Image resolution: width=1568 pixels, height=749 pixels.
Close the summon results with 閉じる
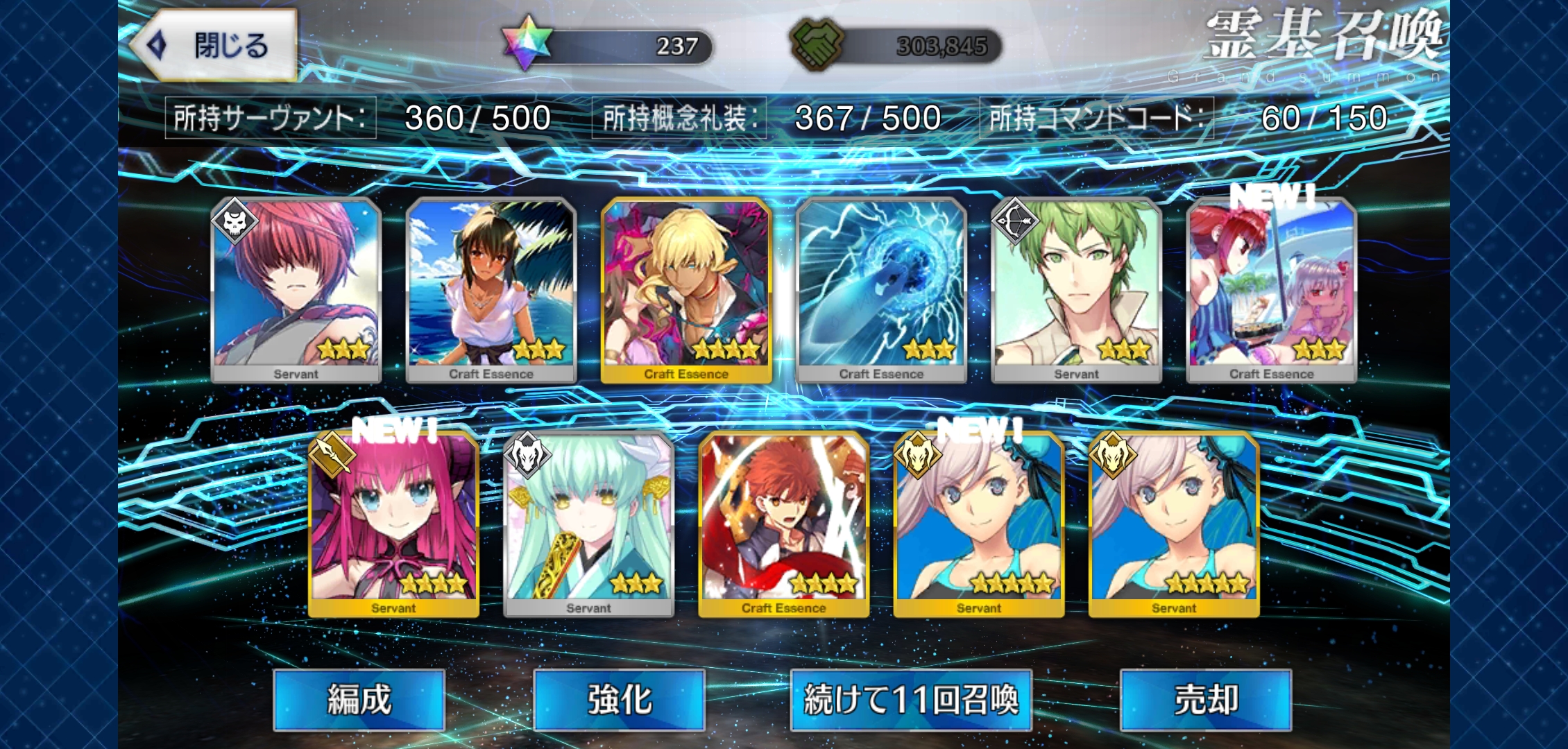pos(215,46)
